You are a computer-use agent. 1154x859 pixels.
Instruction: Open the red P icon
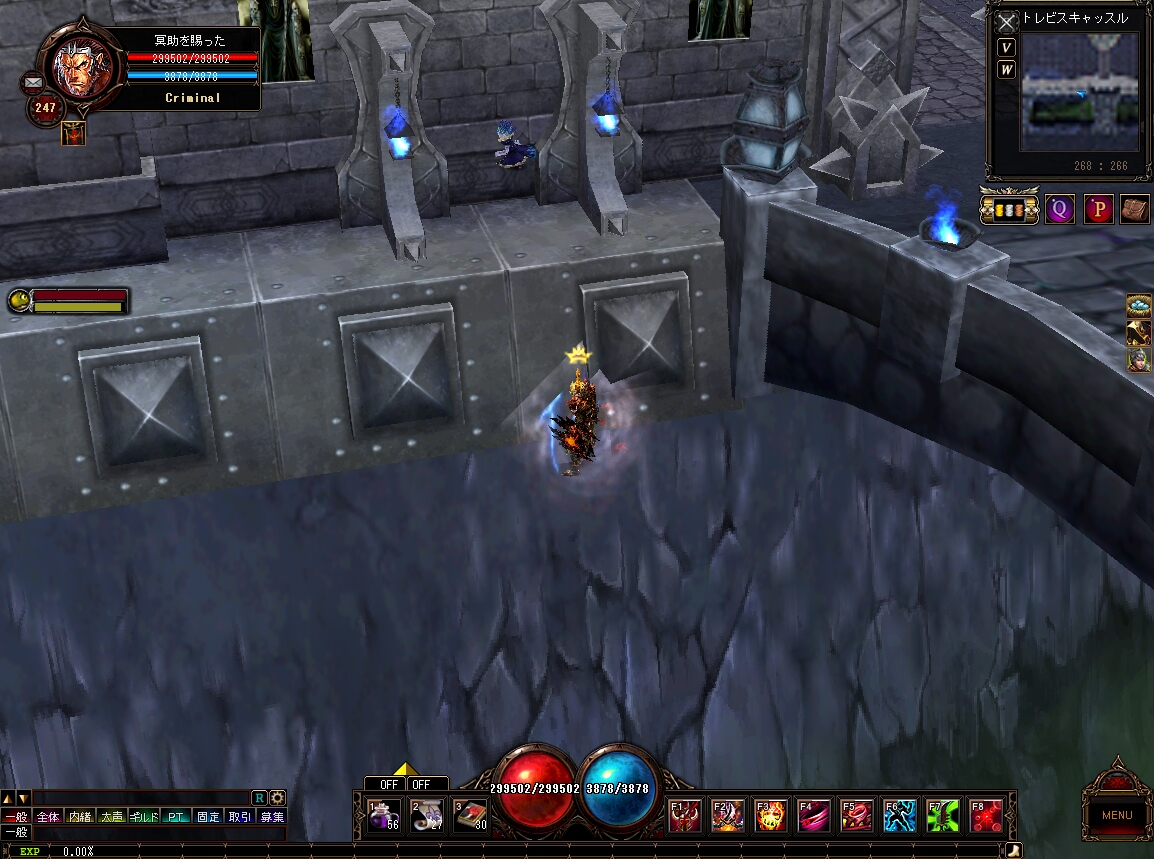[x=1098, y=210]
